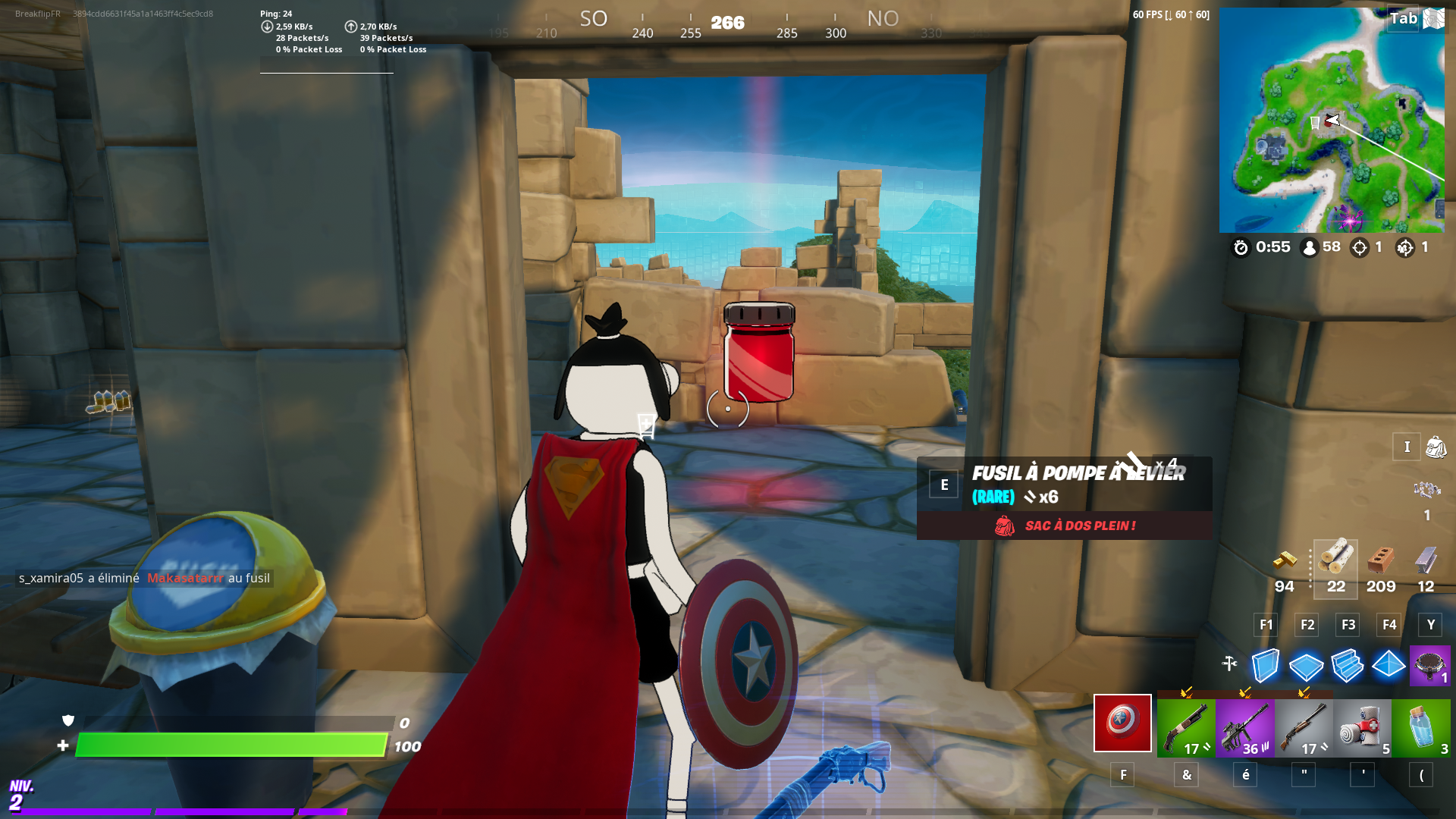Toggle the green lever-action shotgun slot
1456x819 pixels.
click(1186, 726)
